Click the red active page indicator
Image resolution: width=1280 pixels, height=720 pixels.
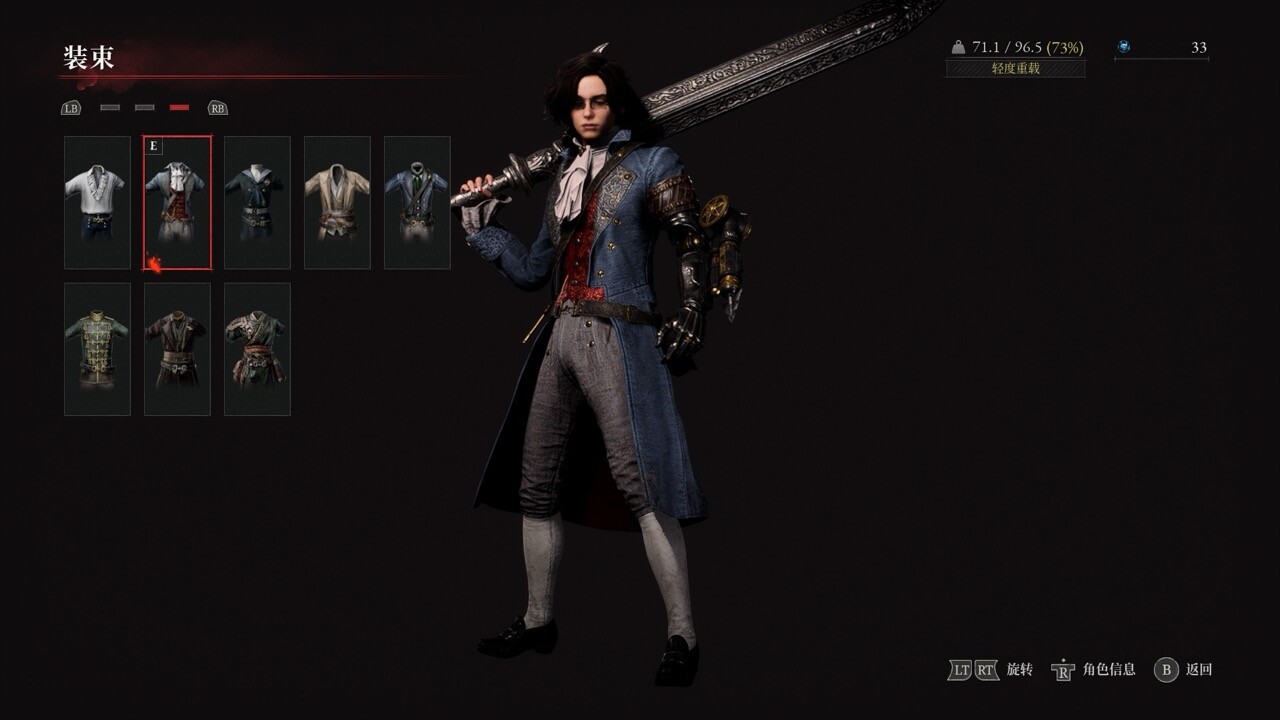179,107
